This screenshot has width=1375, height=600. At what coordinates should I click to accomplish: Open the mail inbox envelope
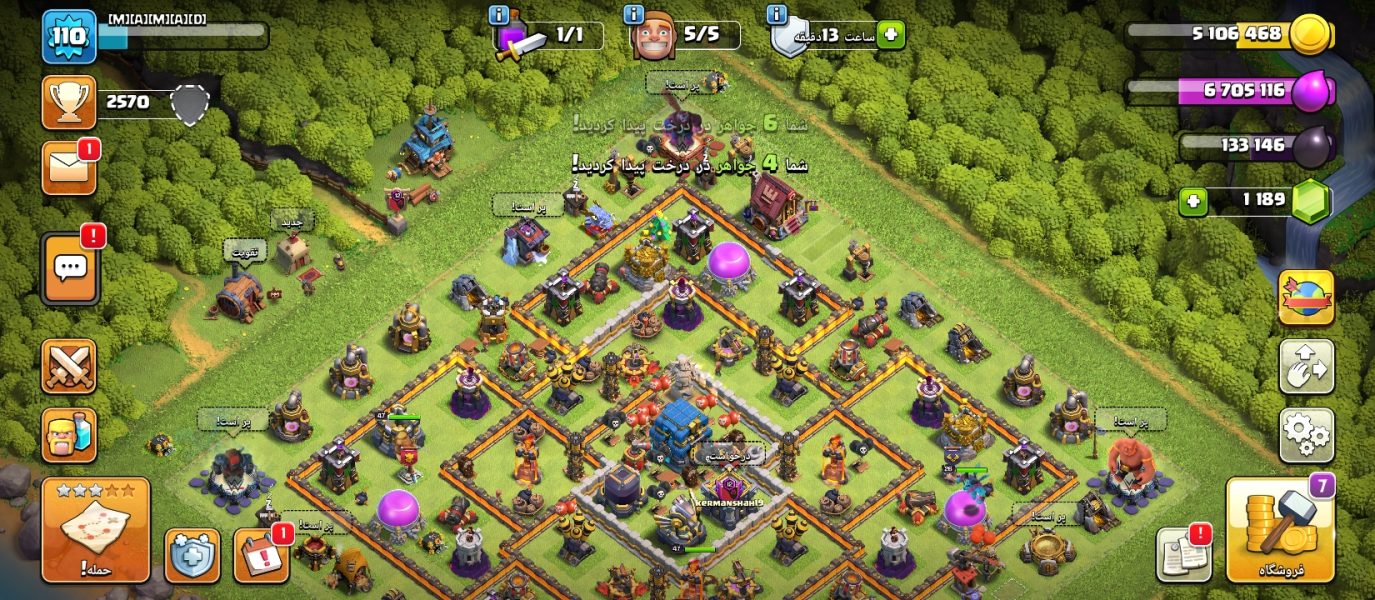69,168
